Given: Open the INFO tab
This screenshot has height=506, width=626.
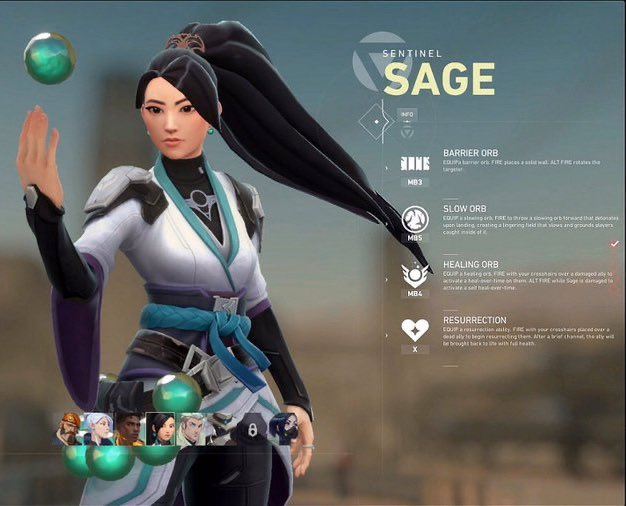Looking at the screenshot, I should 406,115.
